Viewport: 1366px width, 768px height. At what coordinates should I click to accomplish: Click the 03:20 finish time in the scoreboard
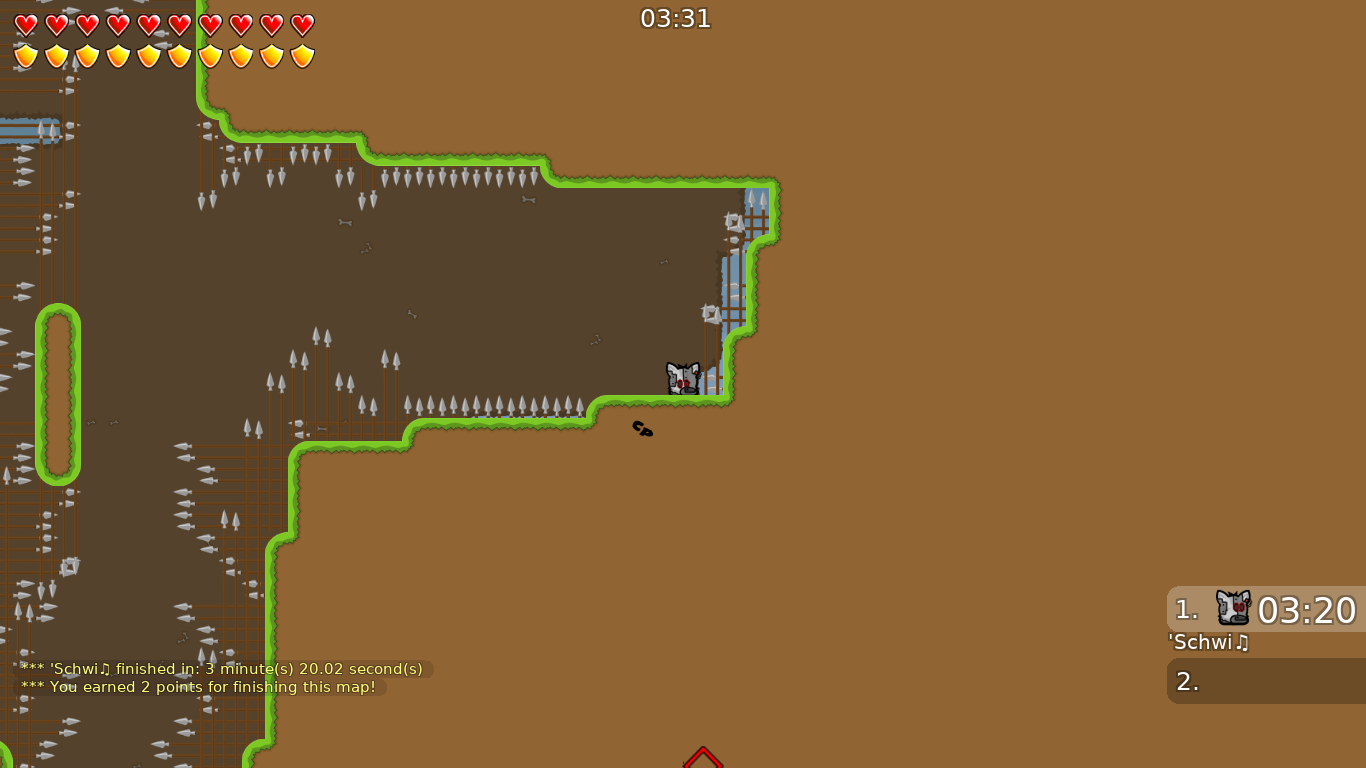pyautogui.click(x=1308, y=610)
